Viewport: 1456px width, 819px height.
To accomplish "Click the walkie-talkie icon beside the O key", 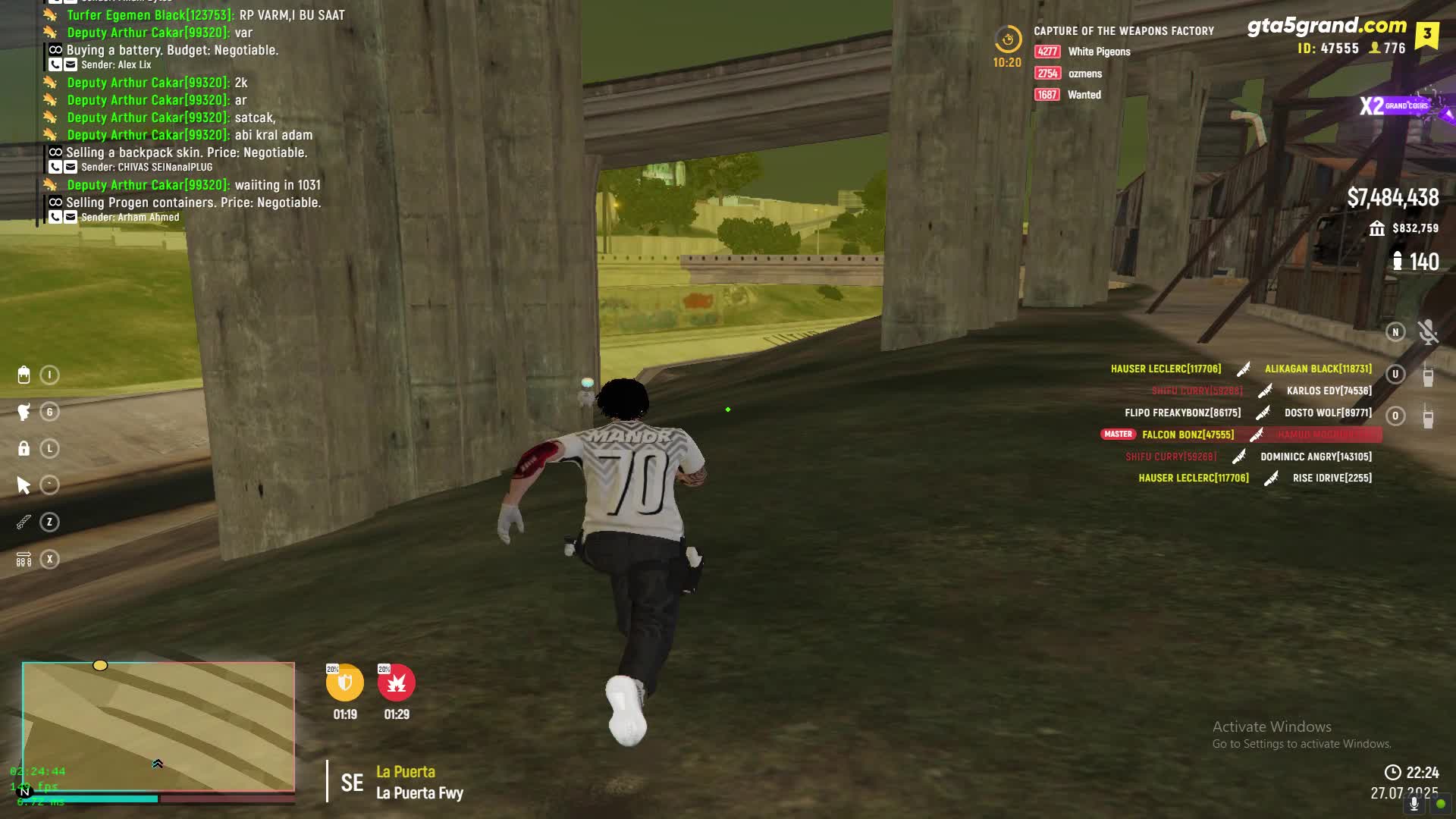I will click(x=1428, y=416).
